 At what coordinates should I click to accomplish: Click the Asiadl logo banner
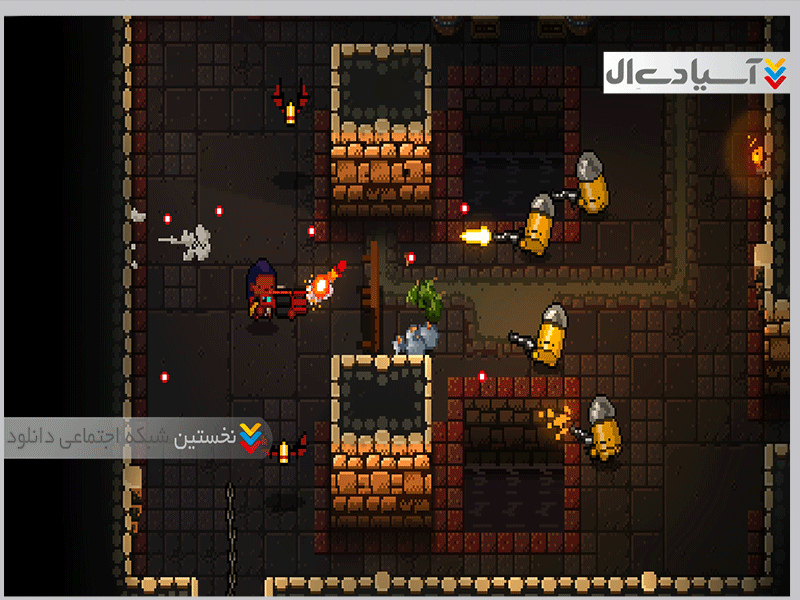(x=695, y=71)
